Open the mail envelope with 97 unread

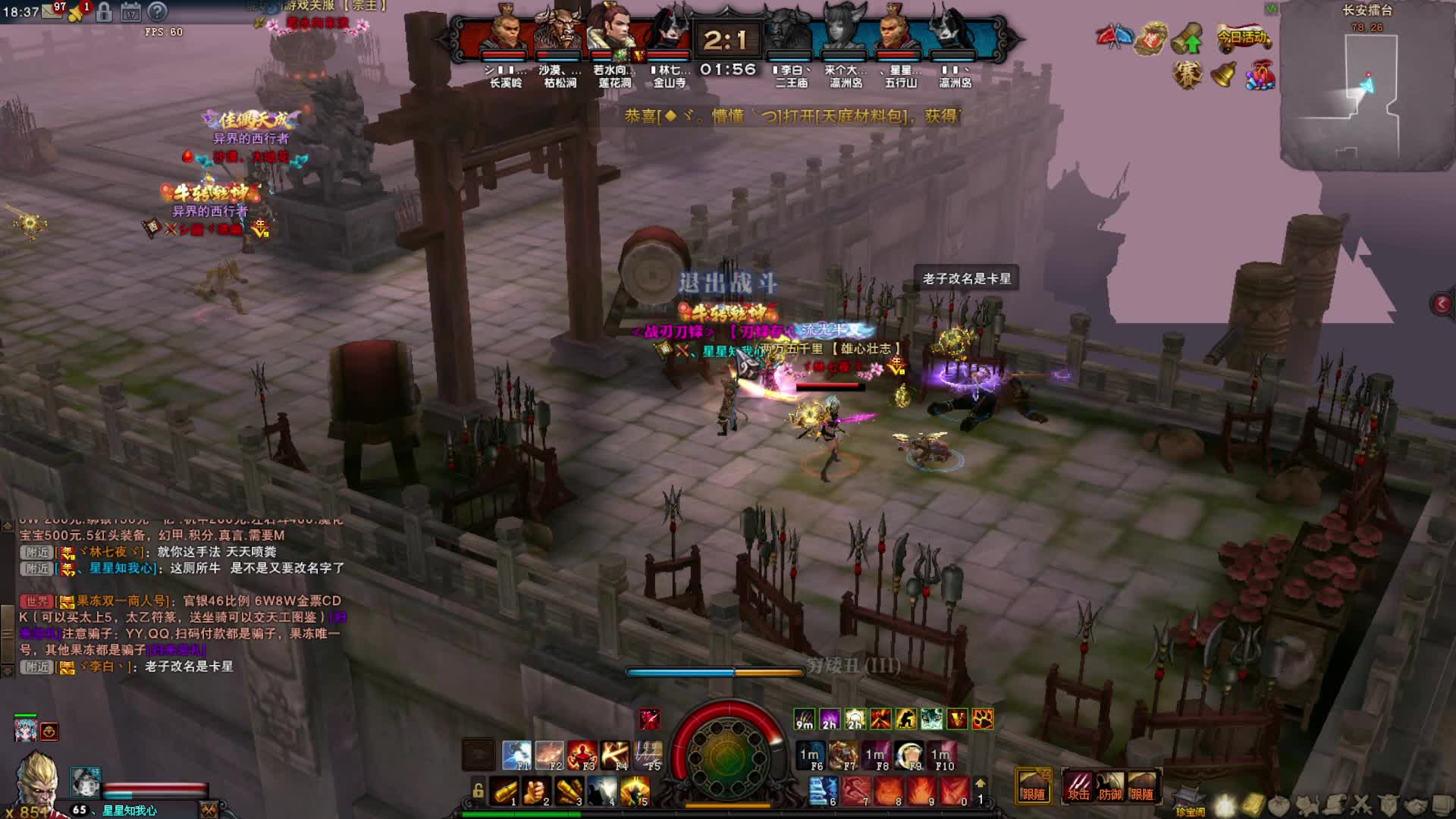[52, 11]
